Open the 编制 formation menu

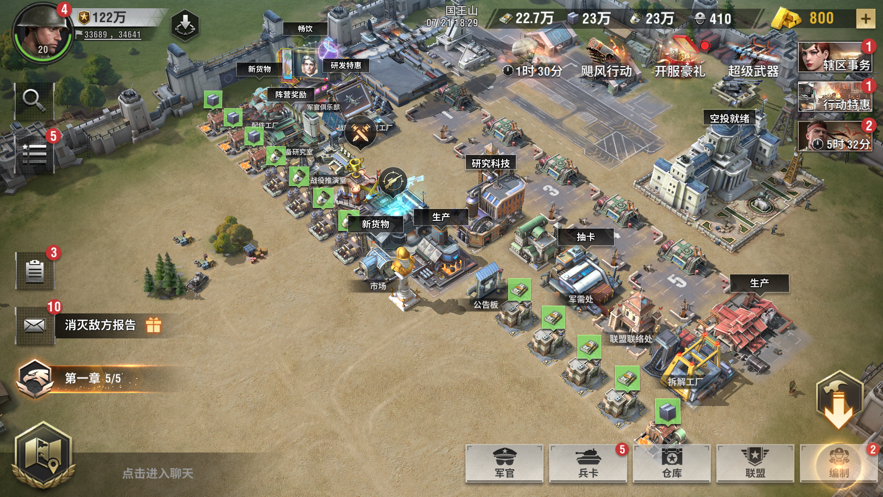(840, 462)
